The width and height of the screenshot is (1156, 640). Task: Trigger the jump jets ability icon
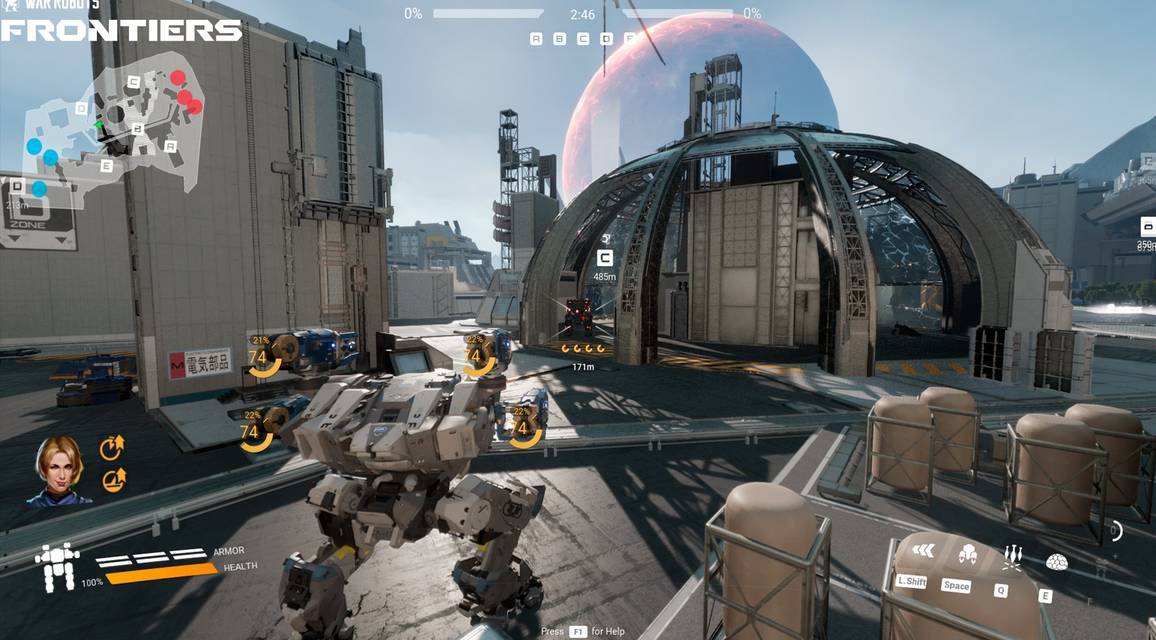point(968,553)
